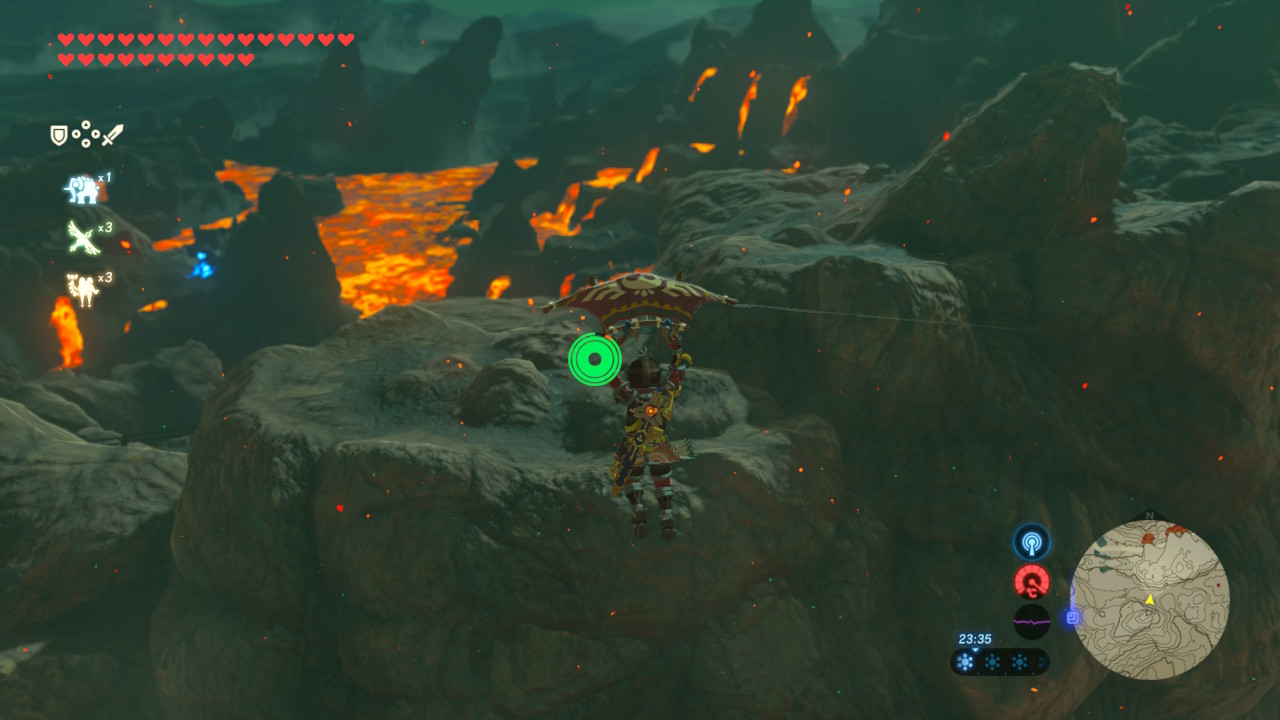Viewport: 1280px width, 720px height.
Task: Choose the Urbosa's Fury camel icon
Action: click(82, 289)
